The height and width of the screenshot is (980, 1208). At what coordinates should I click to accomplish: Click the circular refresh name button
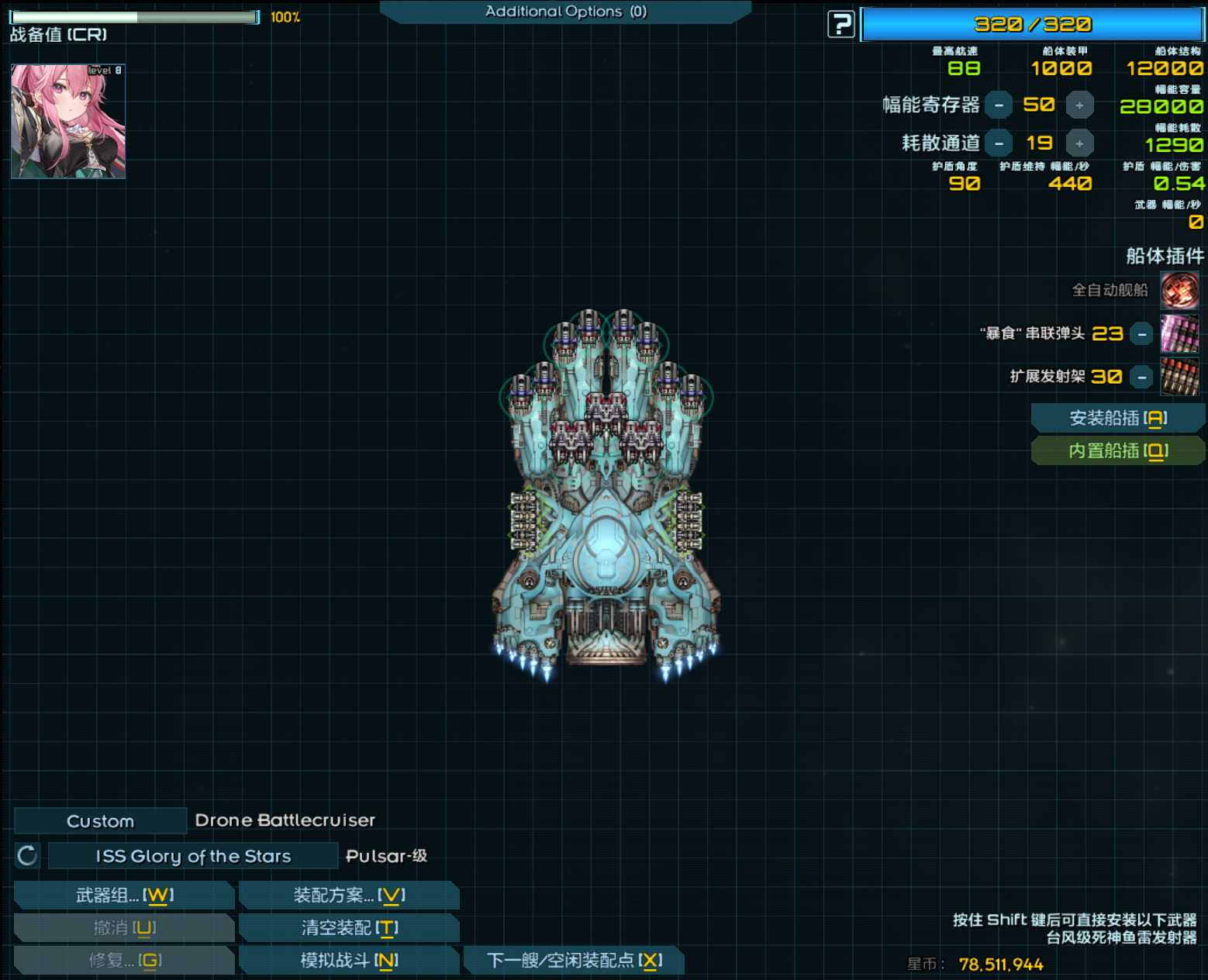(x=27, y=856)
